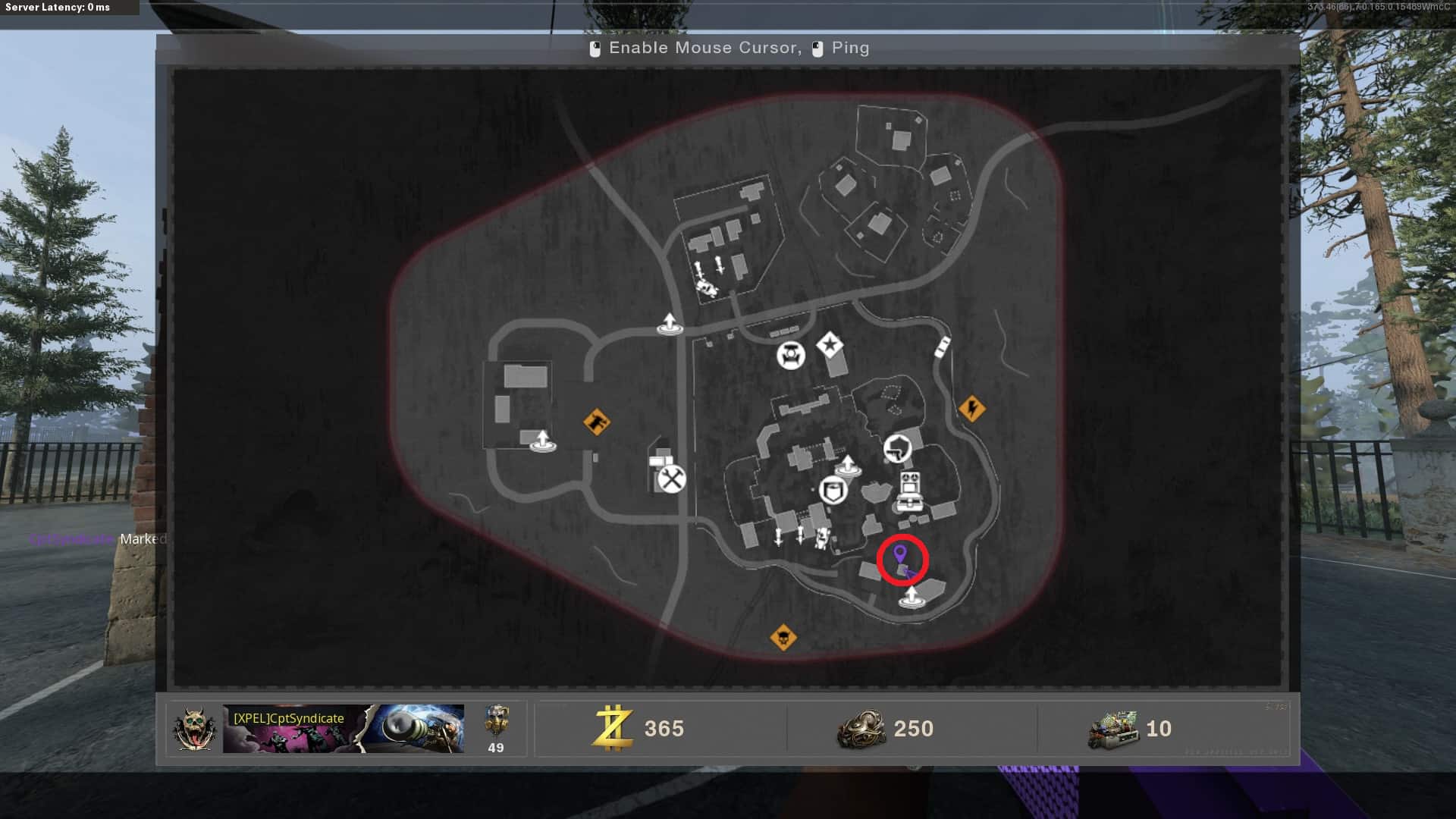1456x819 pixels.
Task: Select the shield perk icon
Action: point(833,490)
